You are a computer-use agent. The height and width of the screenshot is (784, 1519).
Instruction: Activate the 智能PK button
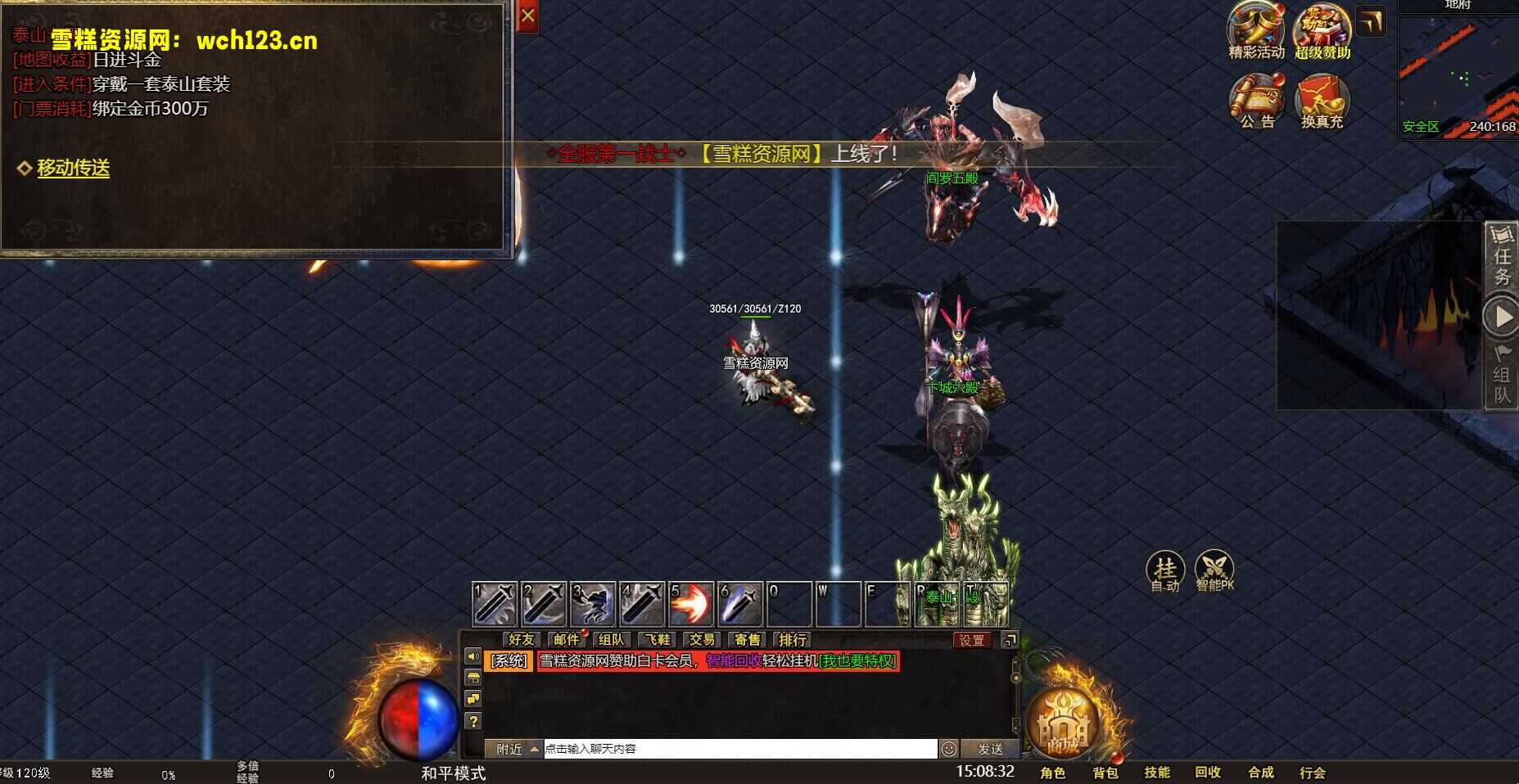pos(1214,570)
